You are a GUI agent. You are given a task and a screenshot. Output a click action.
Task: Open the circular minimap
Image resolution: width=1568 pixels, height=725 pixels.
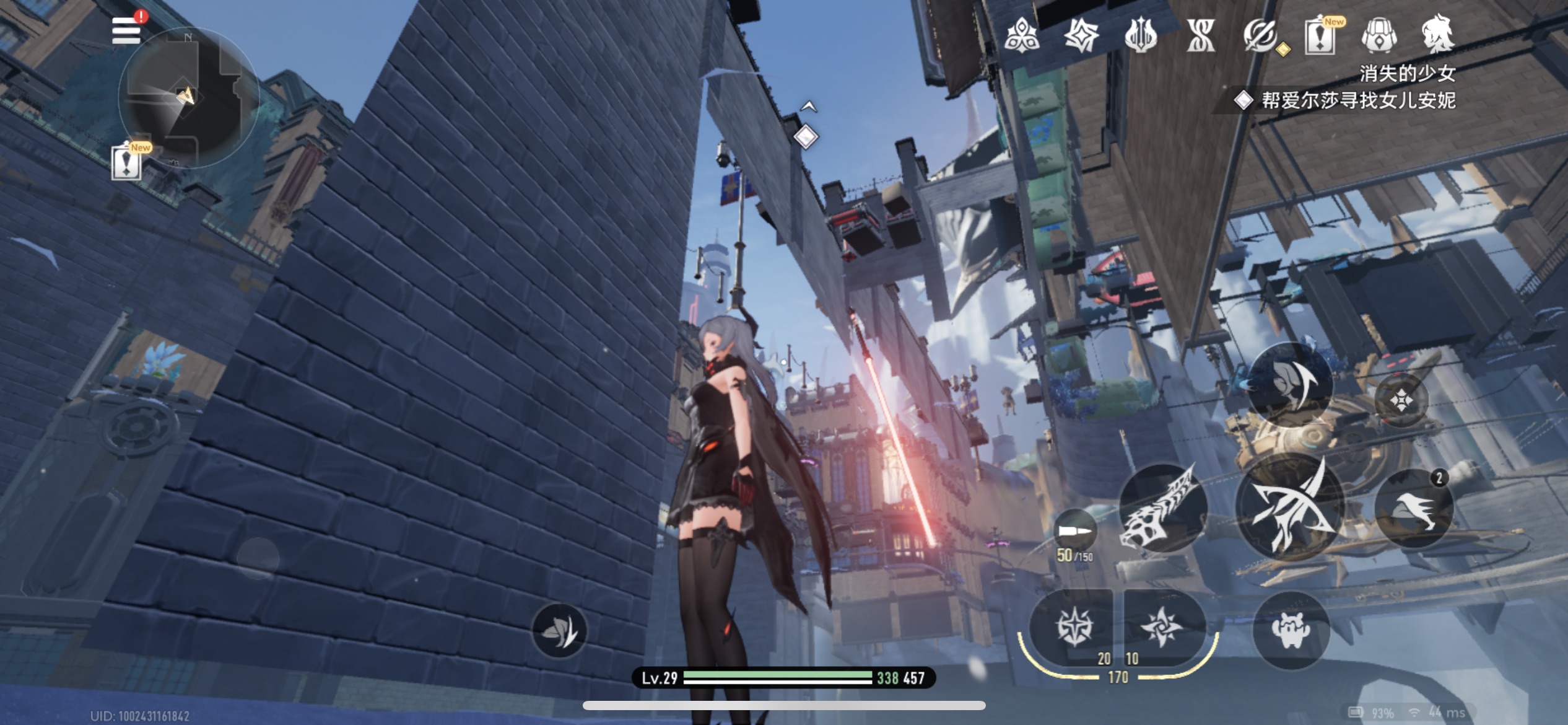click(188, 98)
